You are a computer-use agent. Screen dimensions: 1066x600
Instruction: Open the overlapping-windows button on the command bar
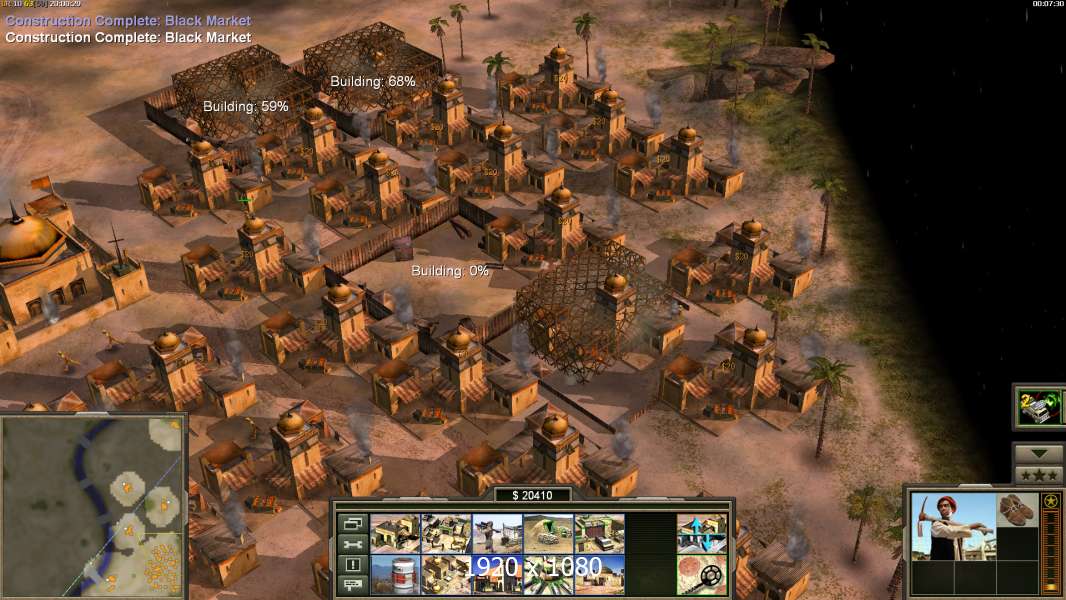point(351,523)
